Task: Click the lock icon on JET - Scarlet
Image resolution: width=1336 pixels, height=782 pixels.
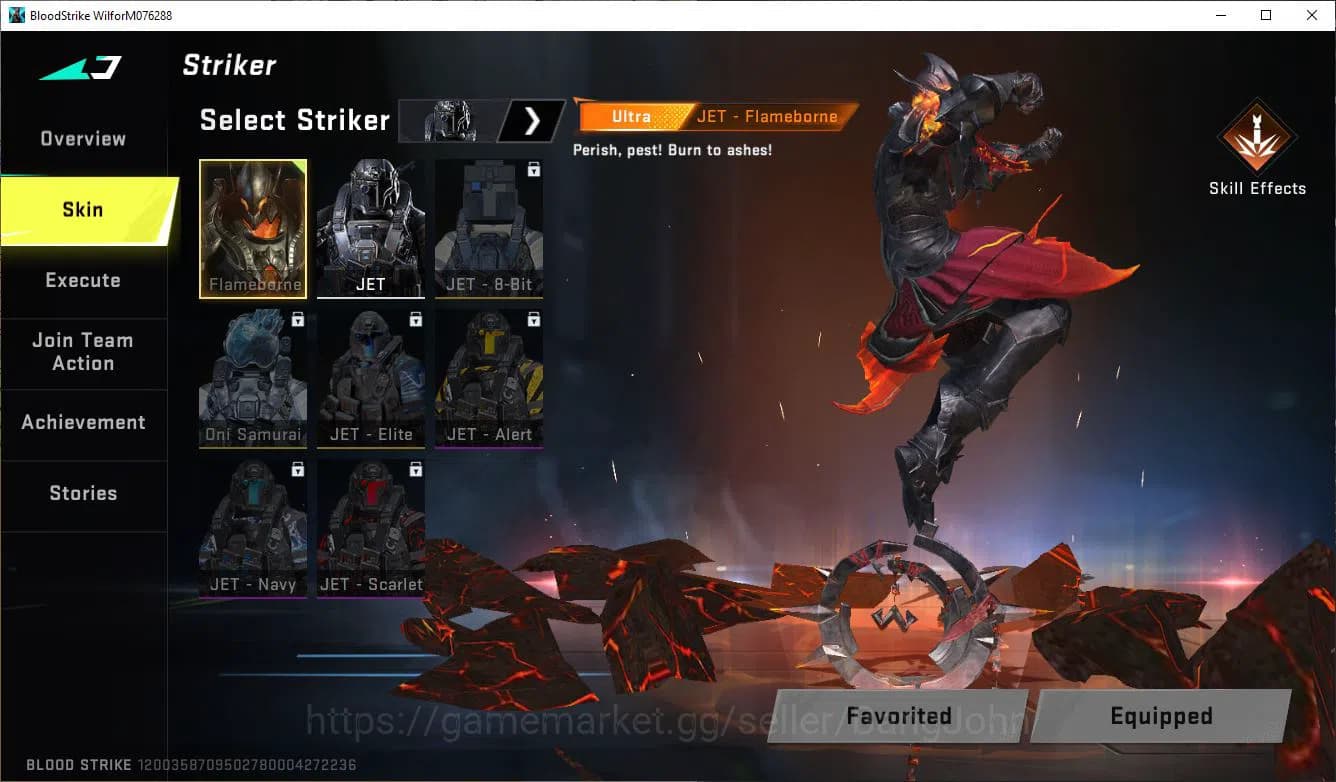Action: pos(413,469)
